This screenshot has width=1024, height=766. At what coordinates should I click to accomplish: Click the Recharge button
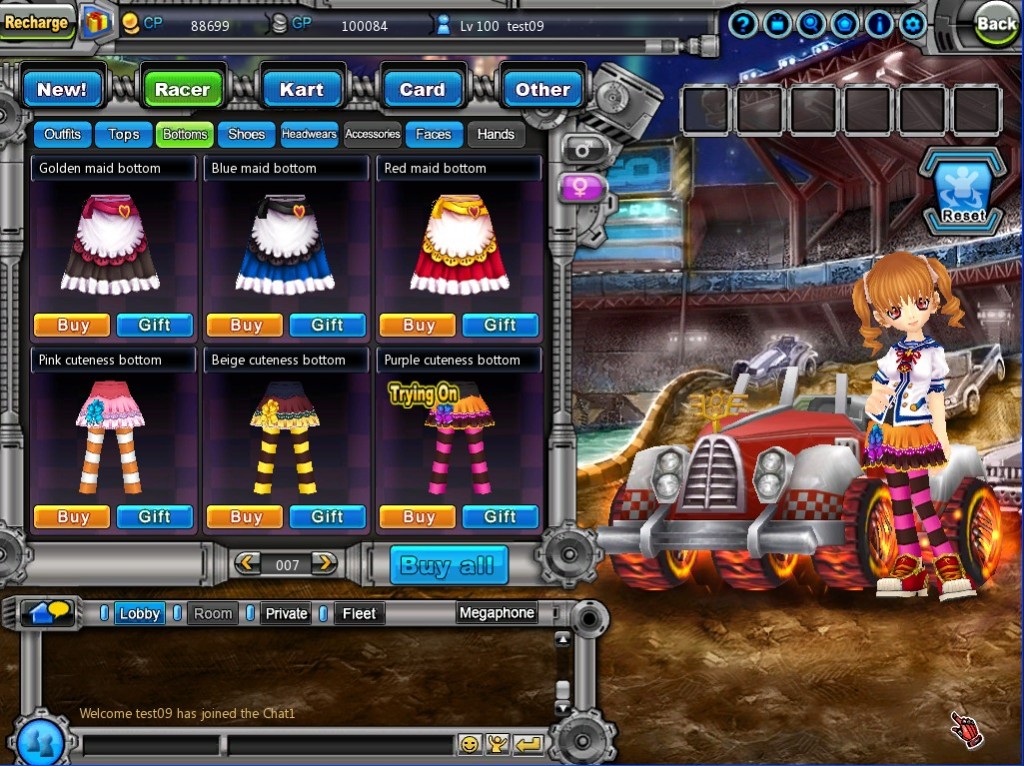coord(37,22)
